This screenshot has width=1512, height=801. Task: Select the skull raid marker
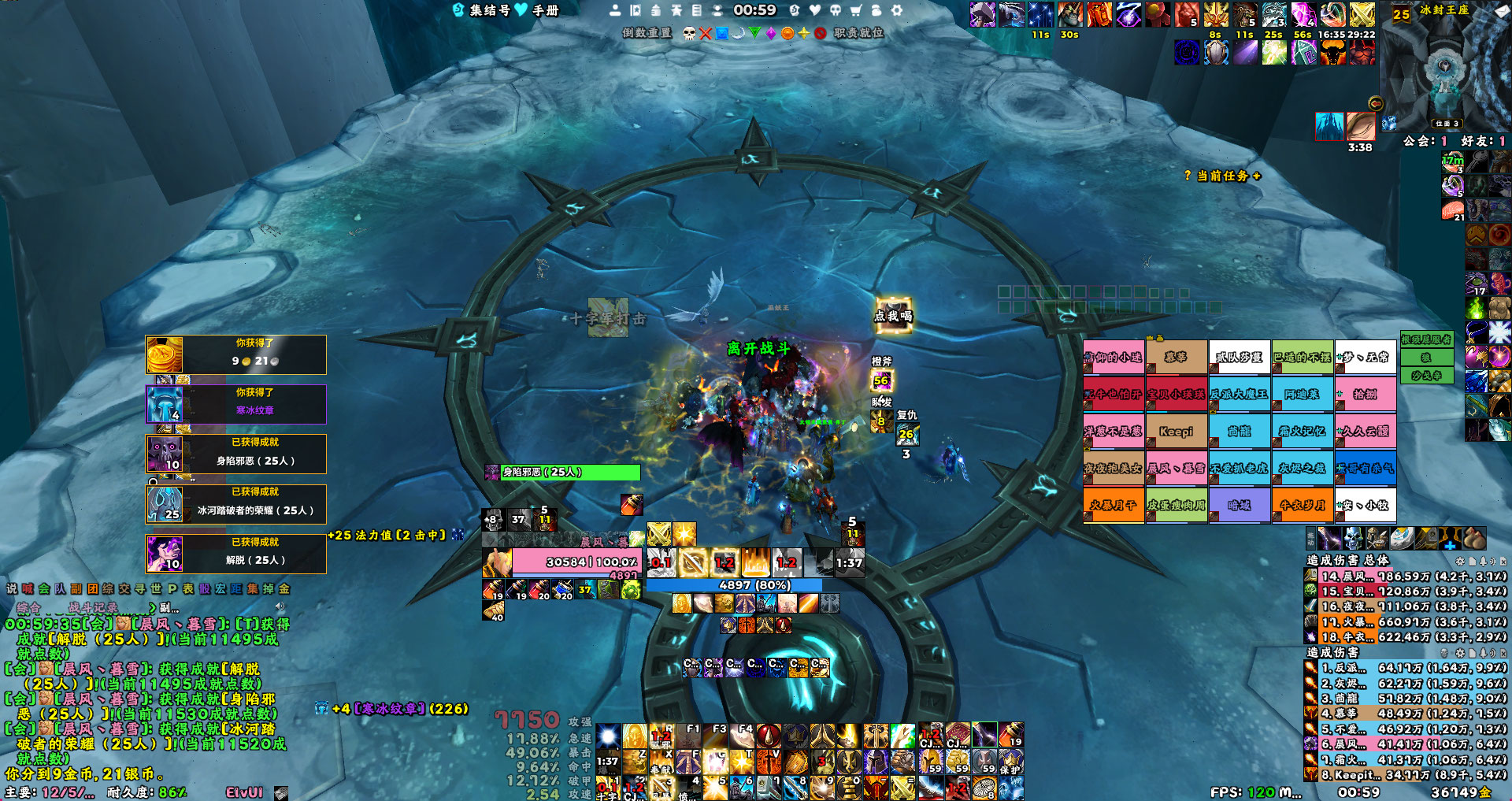tap(689, 33)
